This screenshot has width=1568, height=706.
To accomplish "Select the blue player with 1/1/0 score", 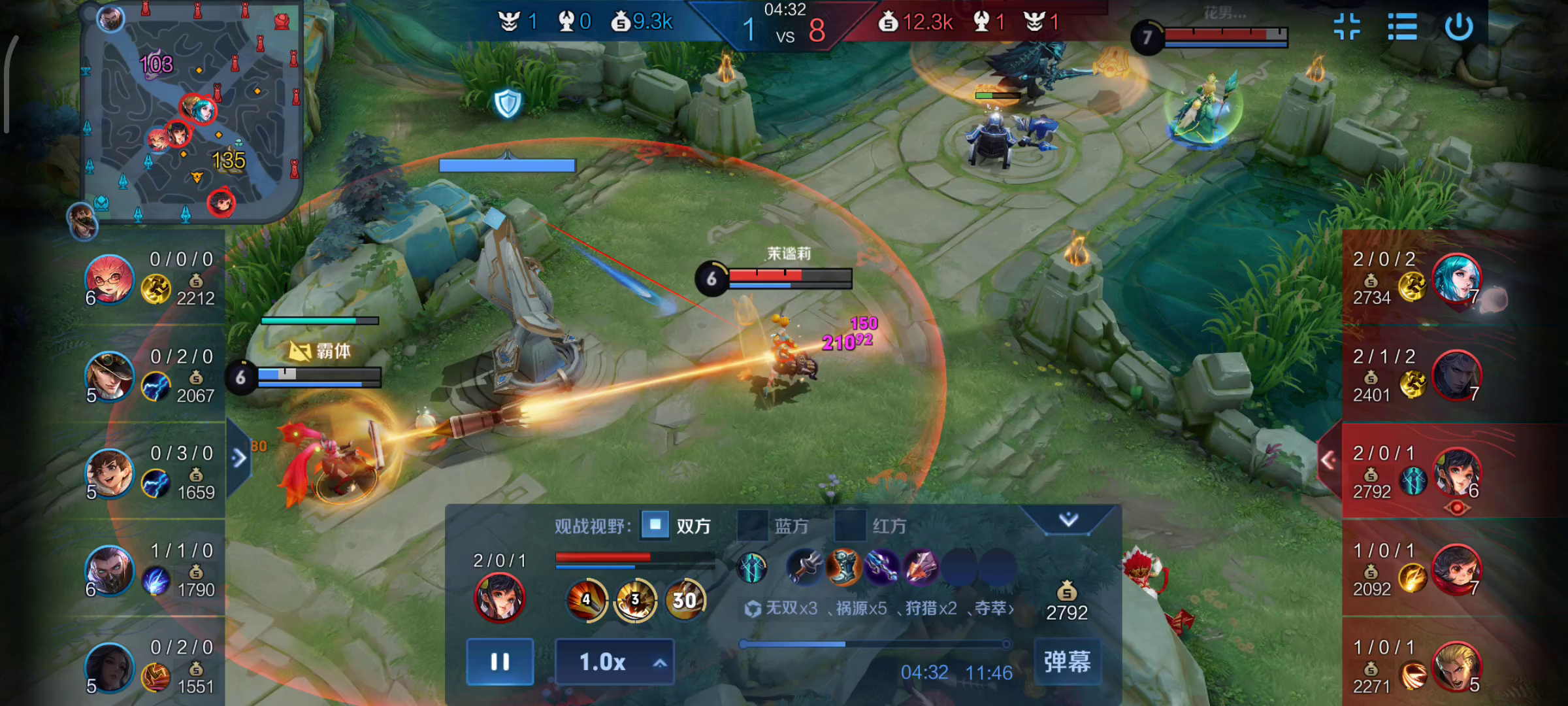I will click(x=109, y=571).
